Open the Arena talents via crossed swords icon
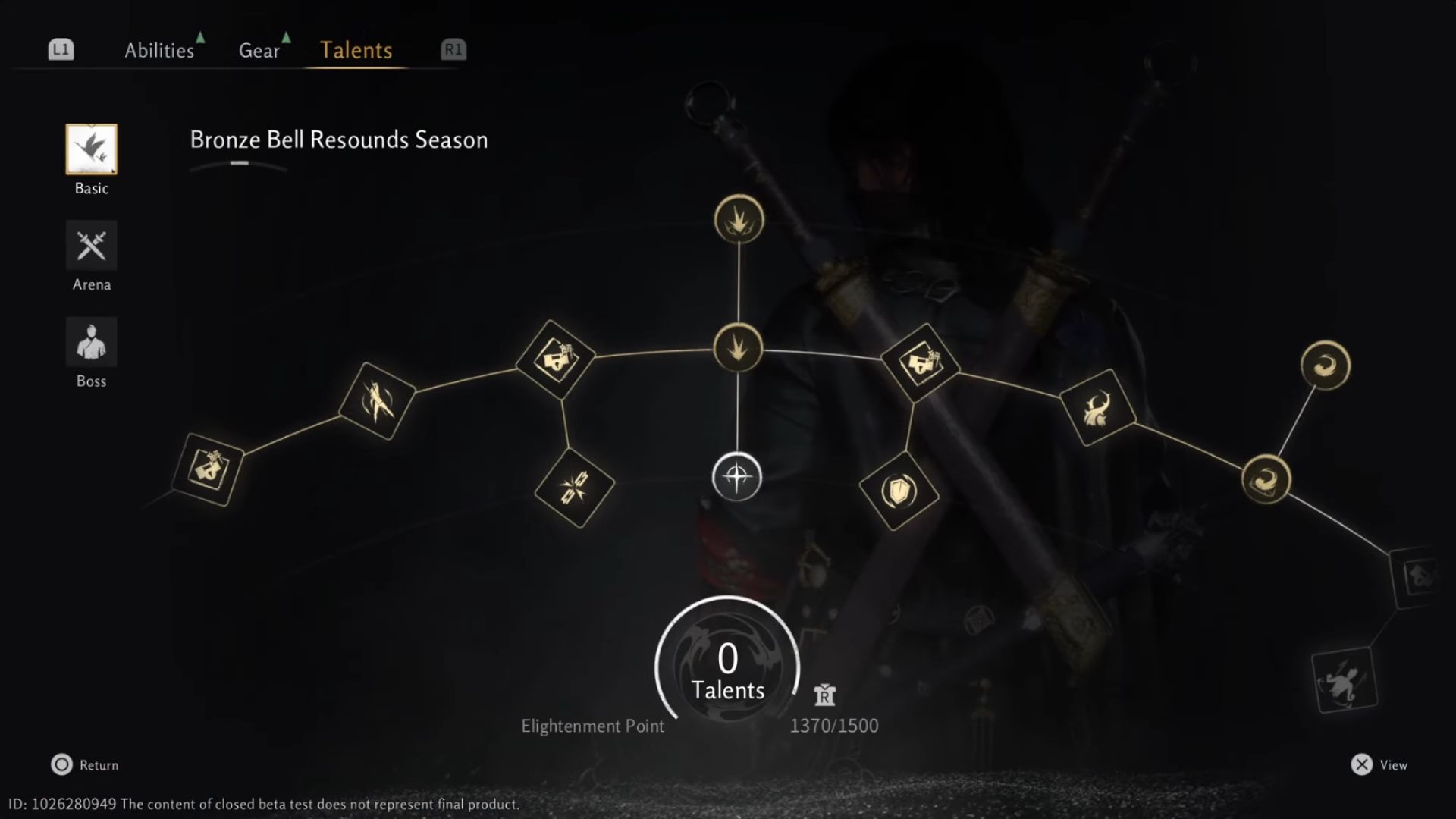Image resolution: width=1456 pixels, height=819 pixels. [x=91, y=246]
